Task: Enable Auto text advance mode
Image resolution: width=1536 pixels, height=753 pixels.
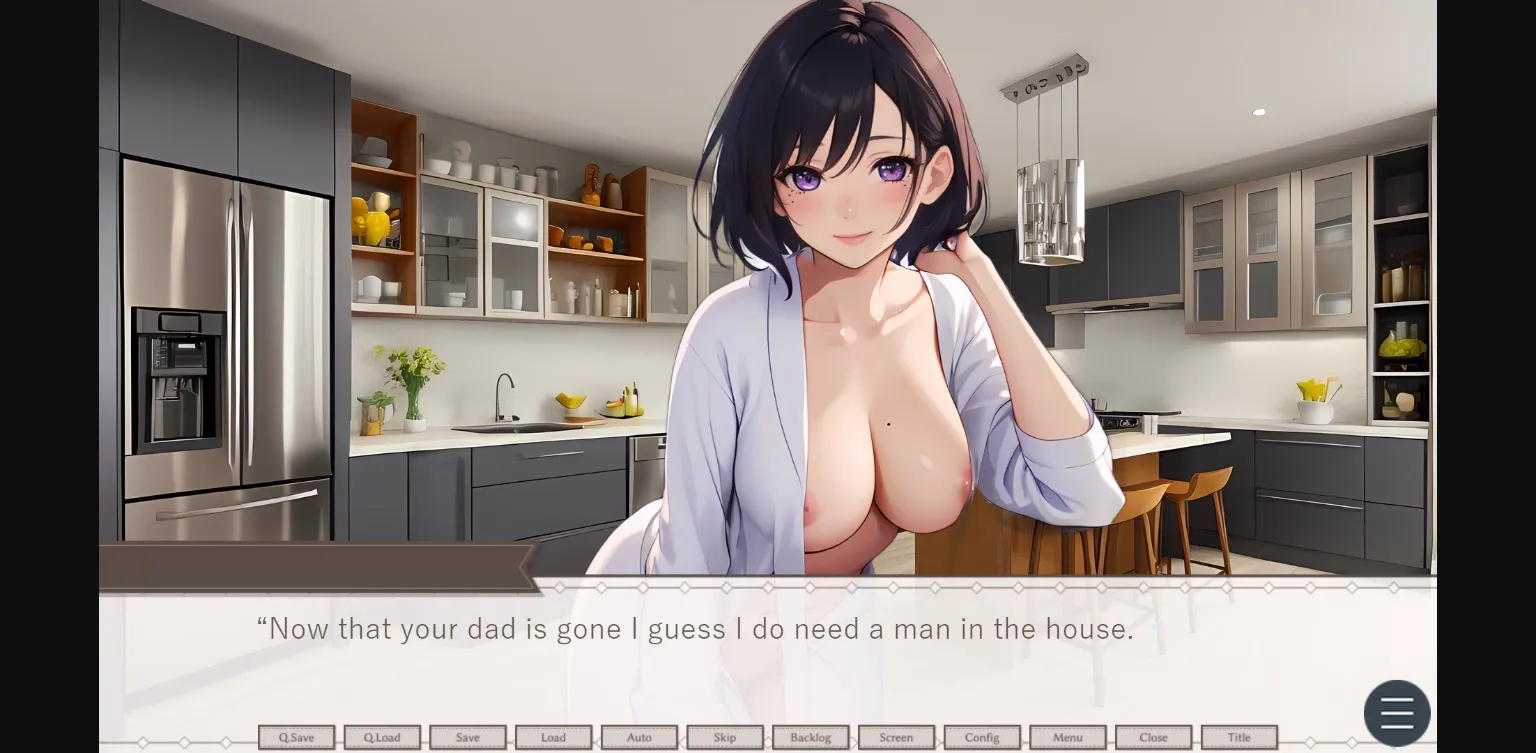Action: point(639,737)
